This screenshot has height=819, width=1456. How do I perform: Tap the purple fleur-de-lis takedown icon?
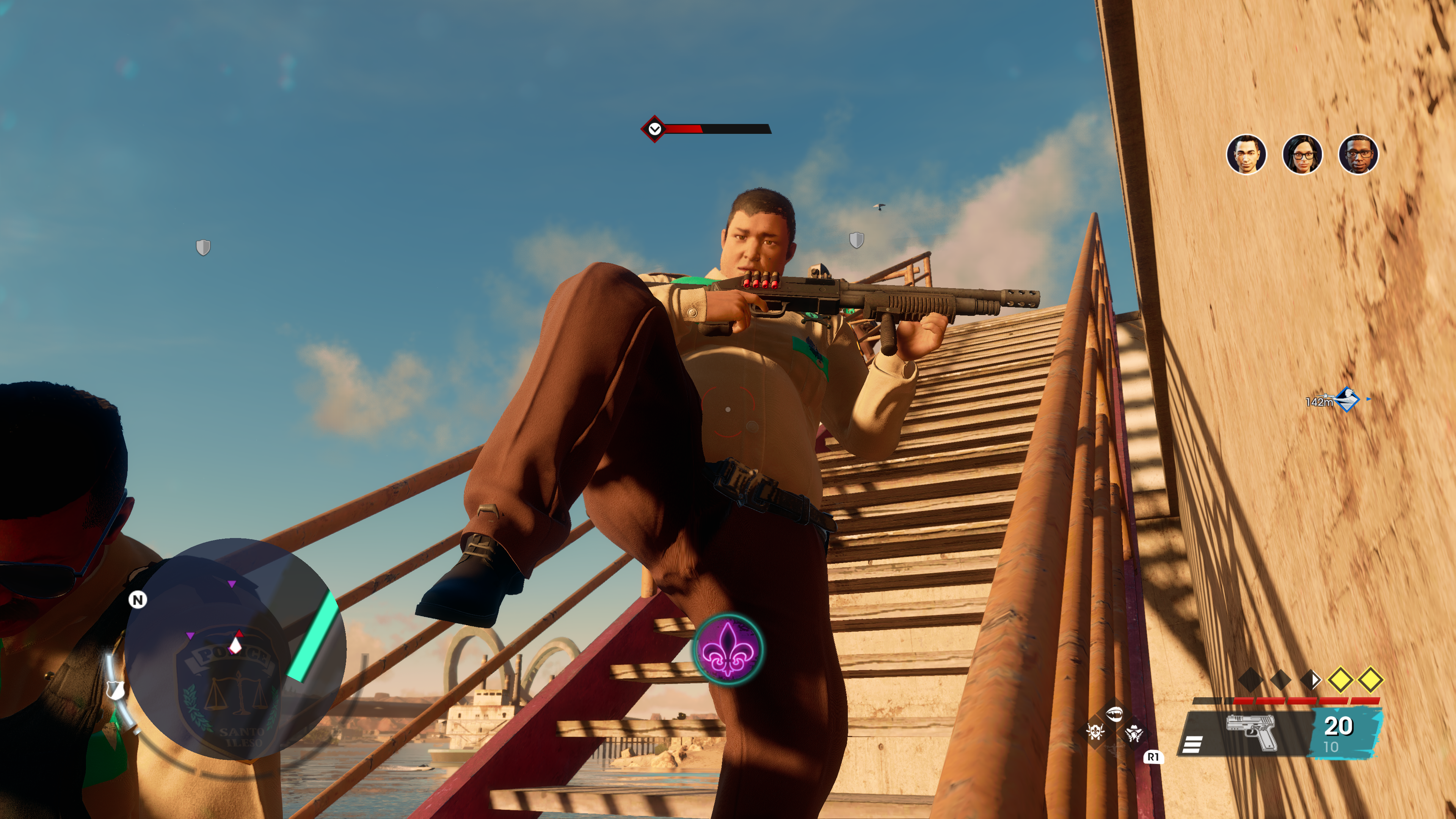[x=728, y=649]
